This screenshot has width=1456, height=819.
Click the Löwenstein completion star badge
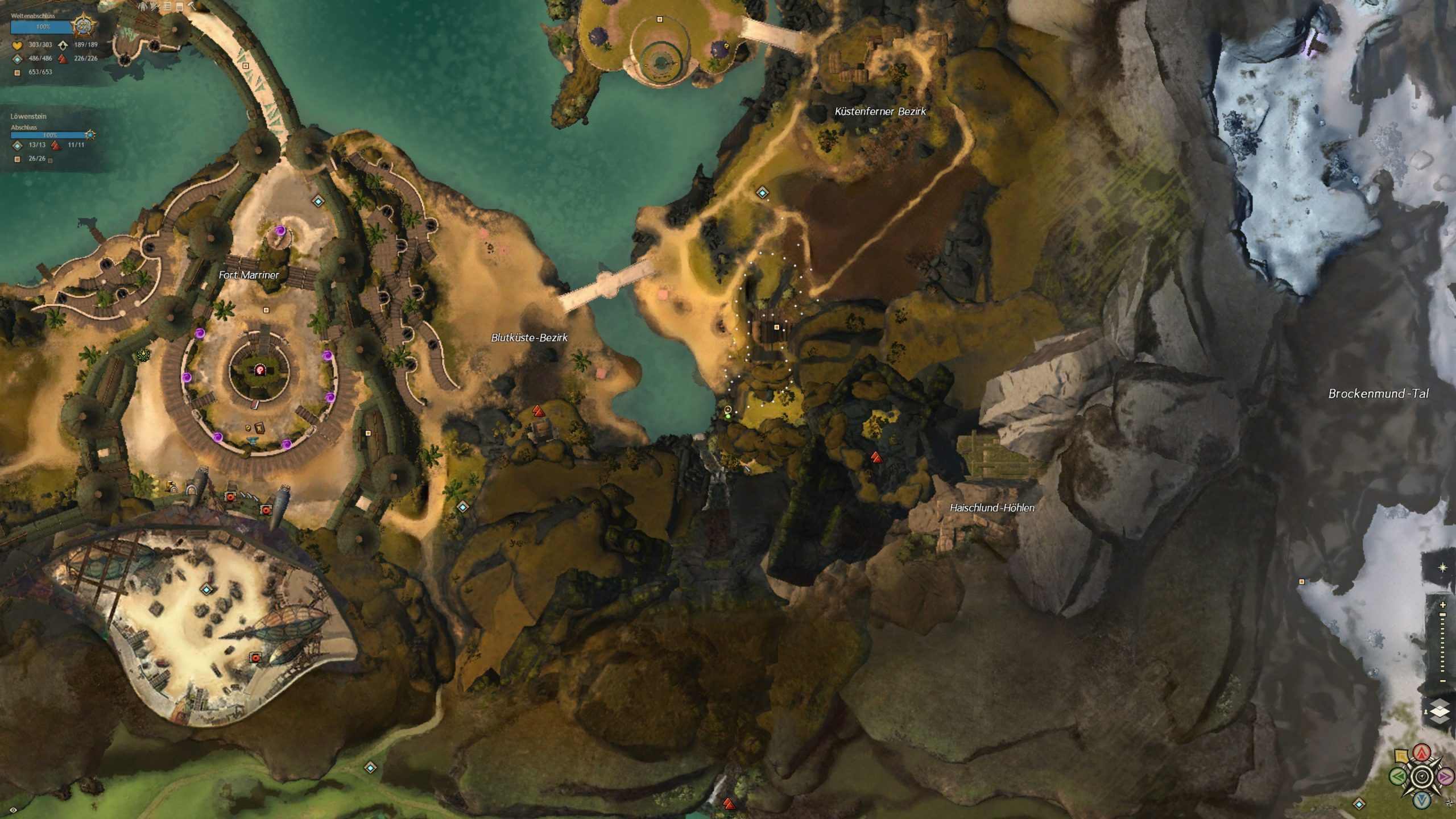point(90,135)
